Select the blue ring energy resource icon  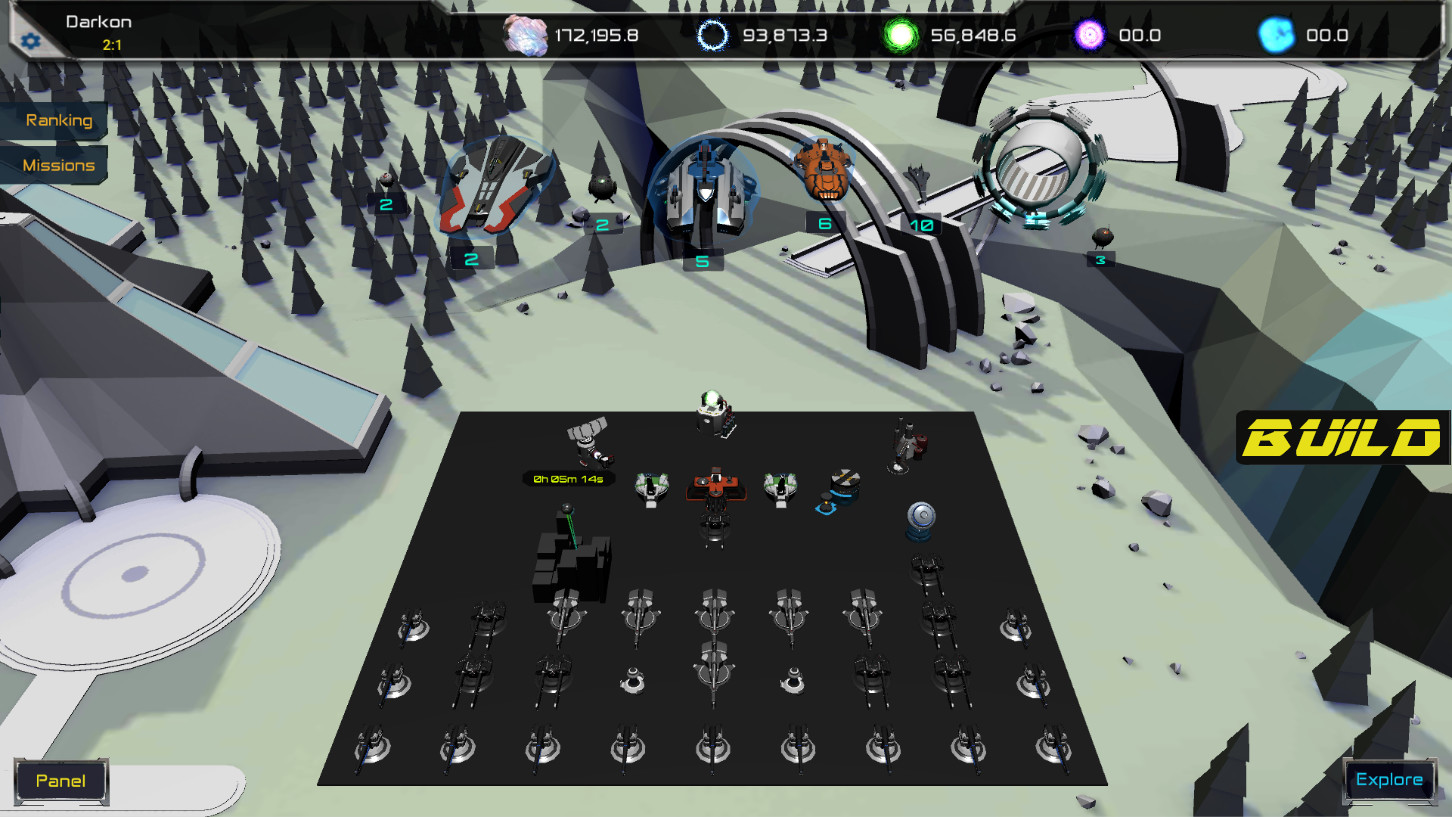point(713,32)
